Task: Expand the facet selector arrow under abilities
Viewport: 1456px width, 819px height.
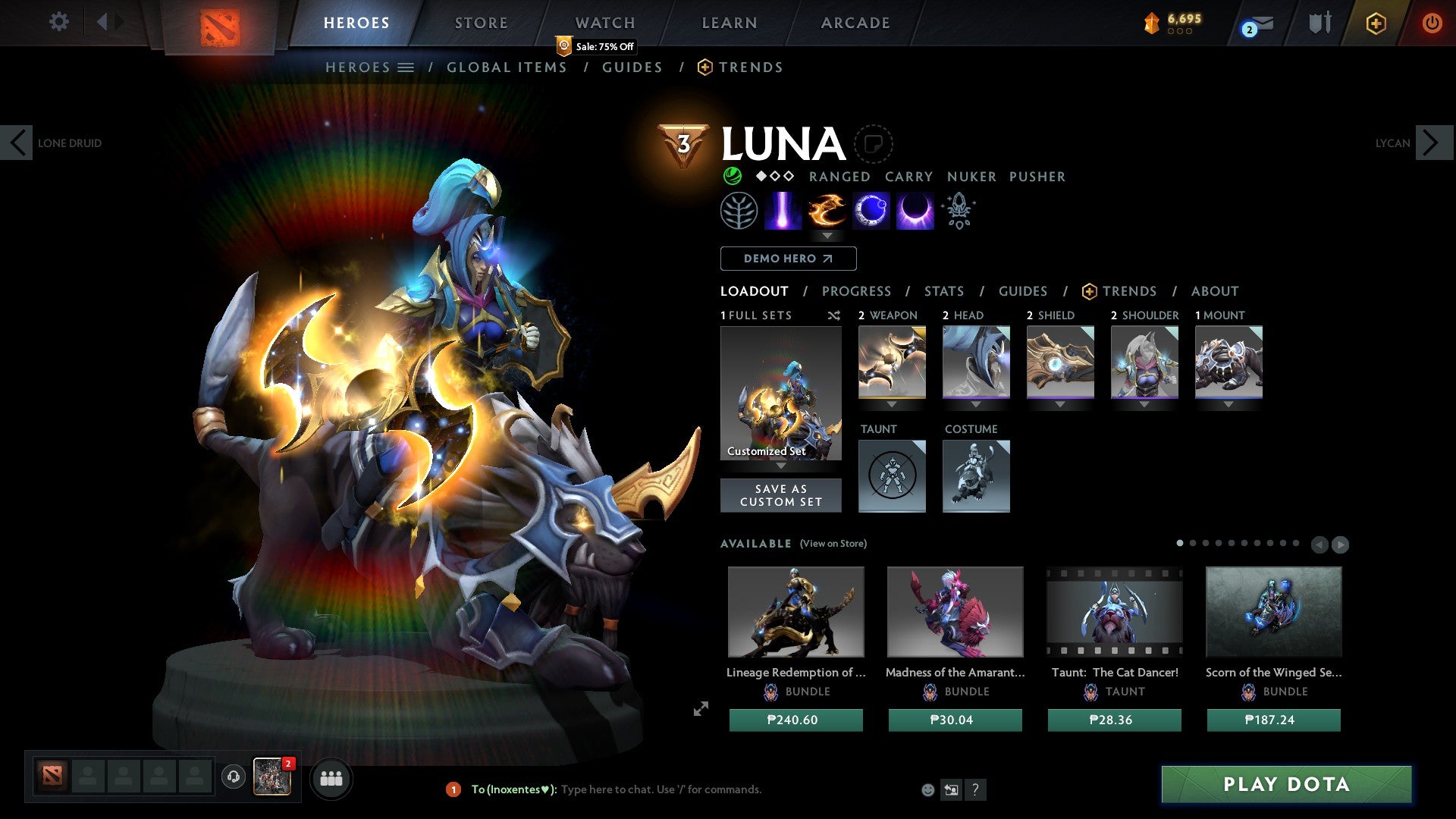Action: [x=828, y=236]
